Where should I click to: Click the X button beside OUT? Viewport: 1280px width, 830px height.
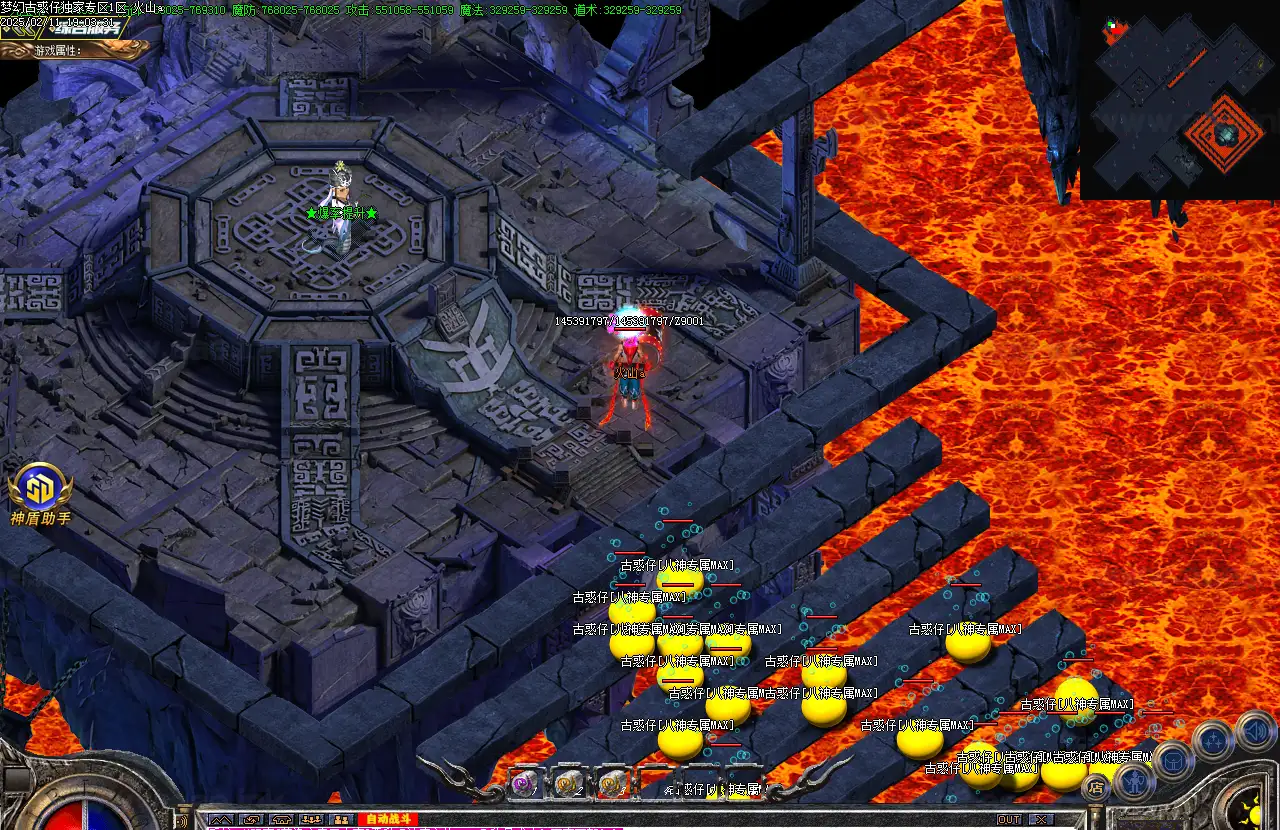point(1042,820)
